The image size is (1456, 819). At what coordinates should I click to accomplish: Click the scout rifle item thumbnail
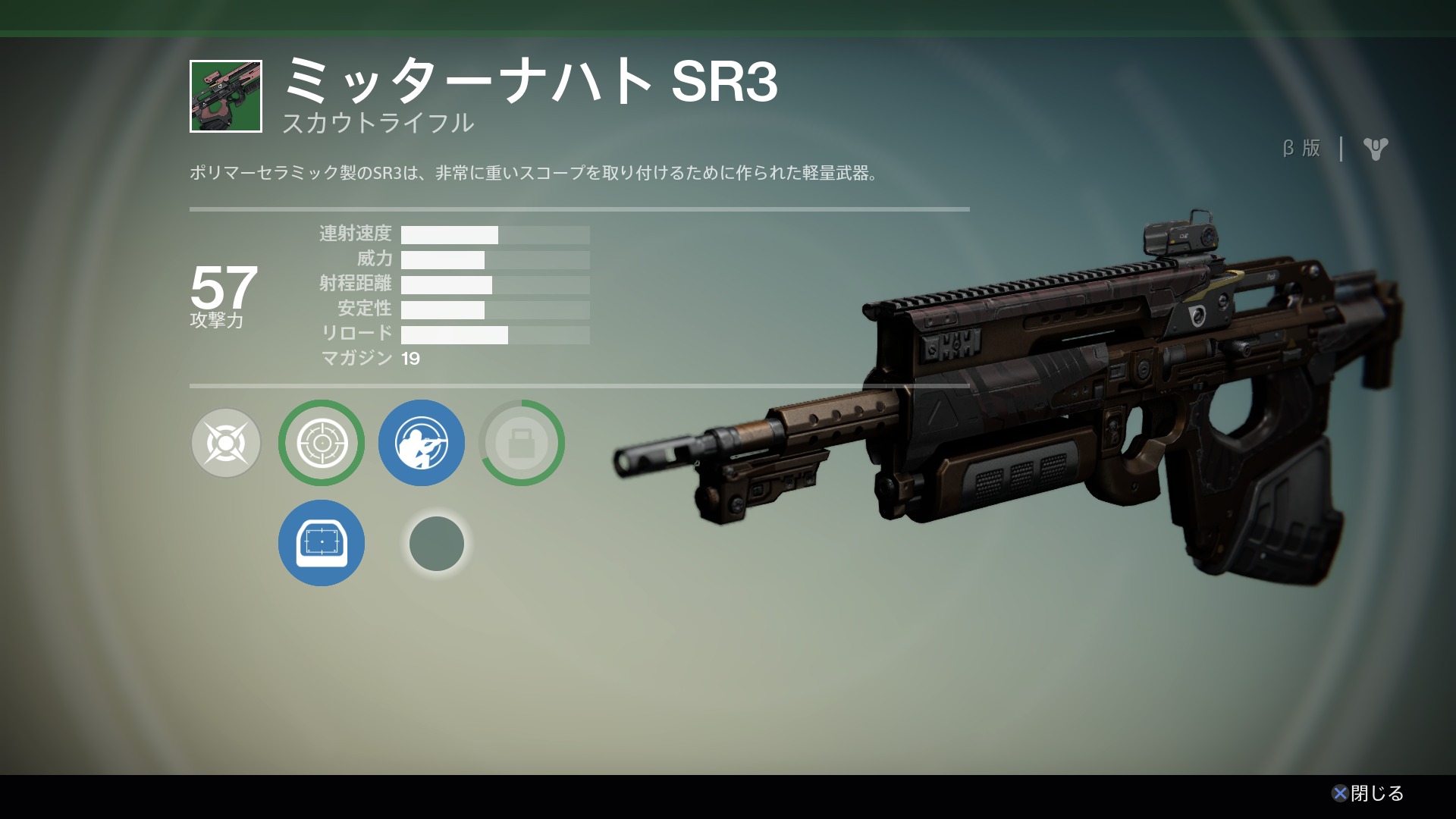point(226,96)
